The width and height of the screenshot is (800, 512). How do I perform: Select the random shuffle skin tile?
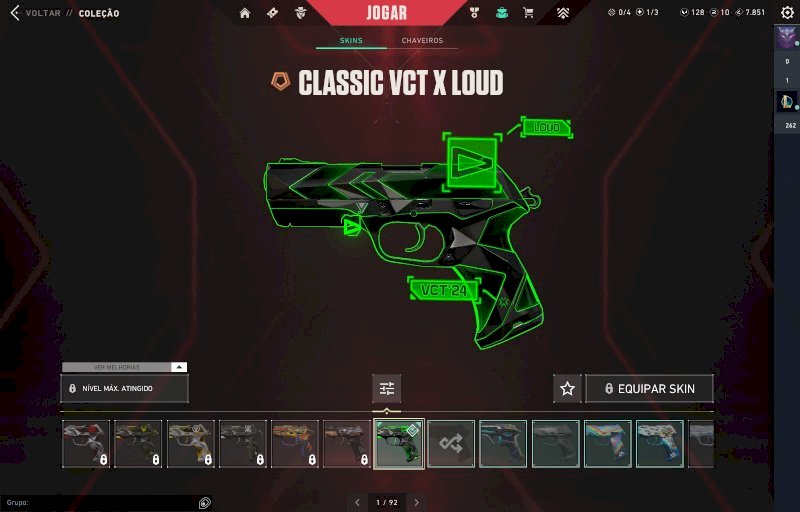[451, 444]
